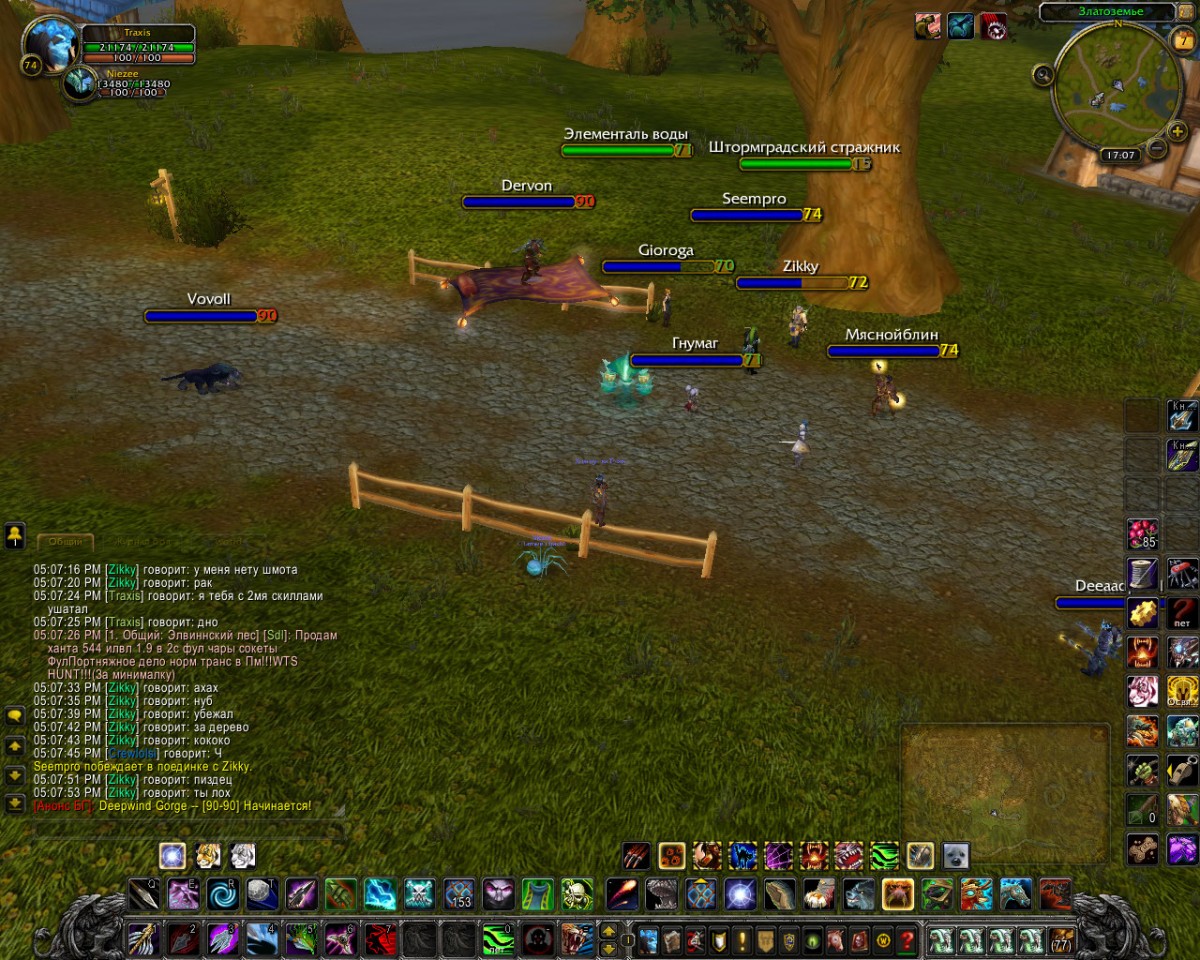Zoom out the minimap with minus button

1156,149
